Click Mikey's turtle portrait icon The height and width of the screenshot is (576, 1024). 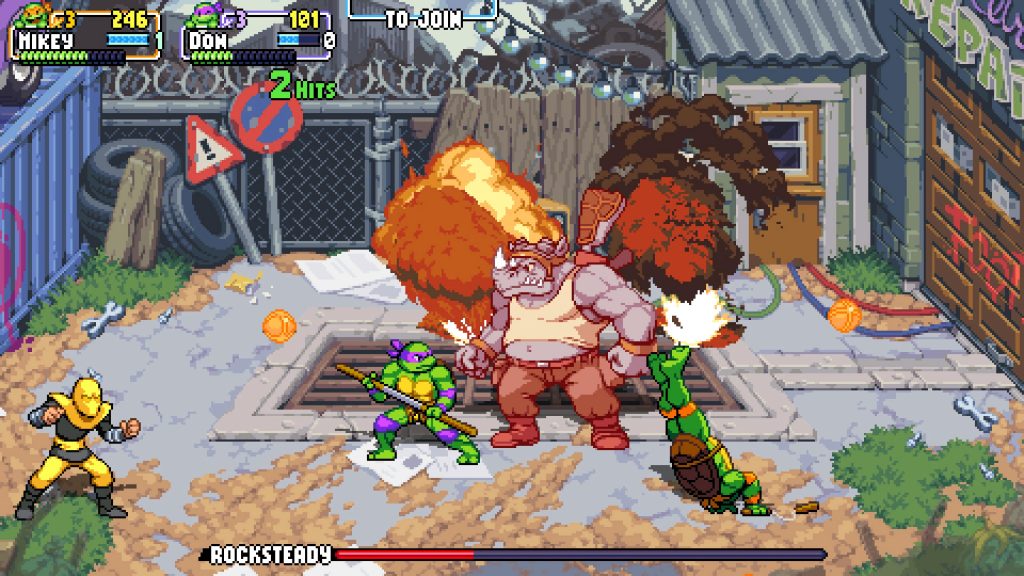click(x=34, y=16)
